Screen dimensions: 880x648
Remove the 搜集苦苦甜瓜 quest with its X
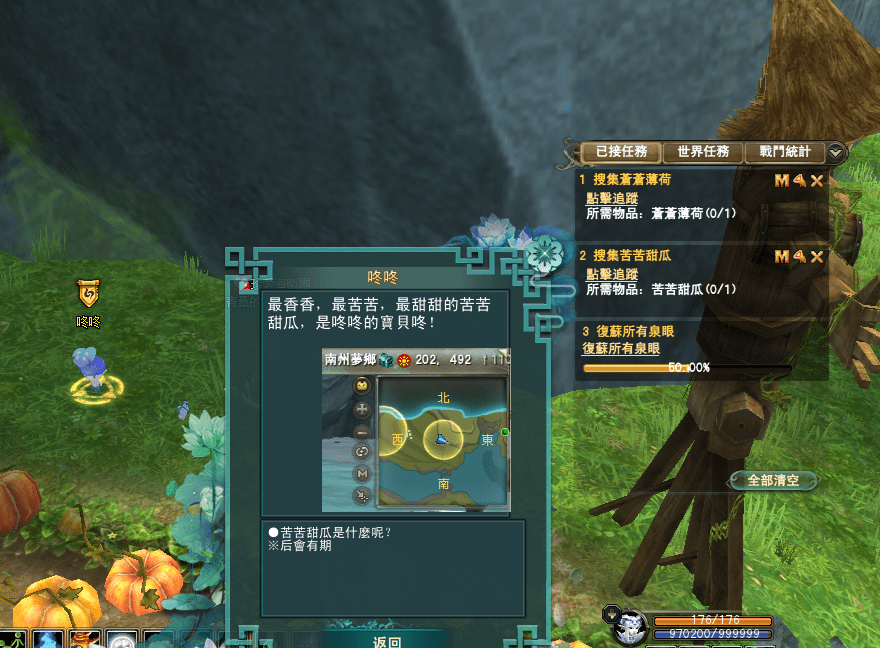coord(817,257)
